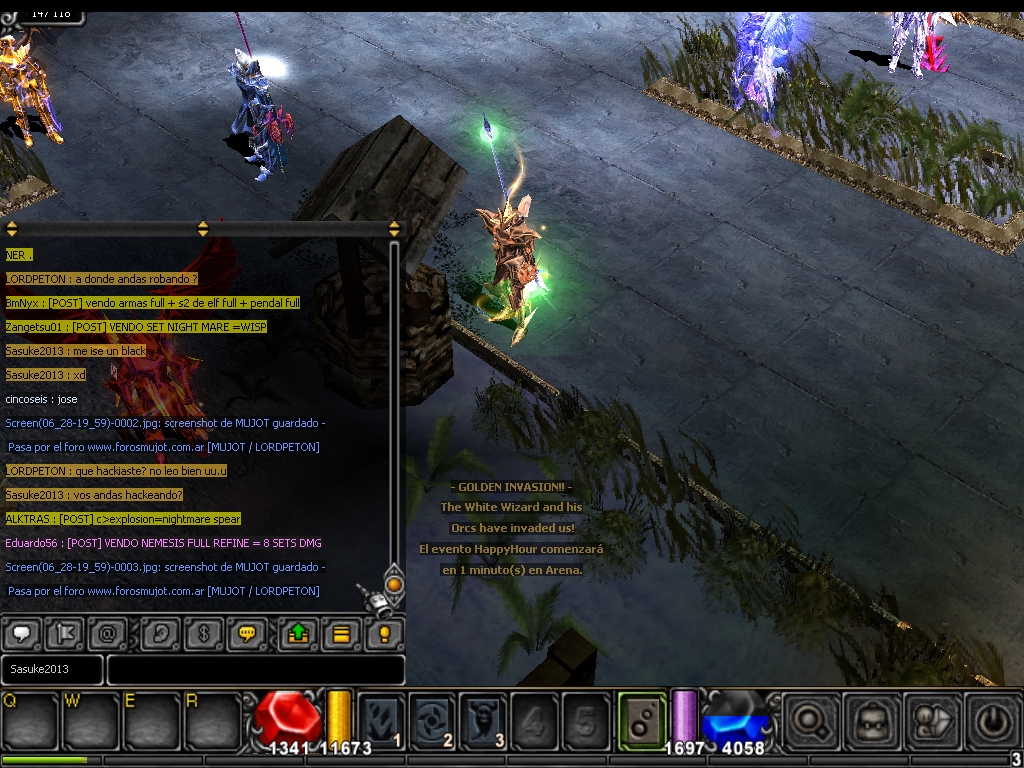Click the yellow stacked bars button

pyautogui.click(x=341, y=633)
